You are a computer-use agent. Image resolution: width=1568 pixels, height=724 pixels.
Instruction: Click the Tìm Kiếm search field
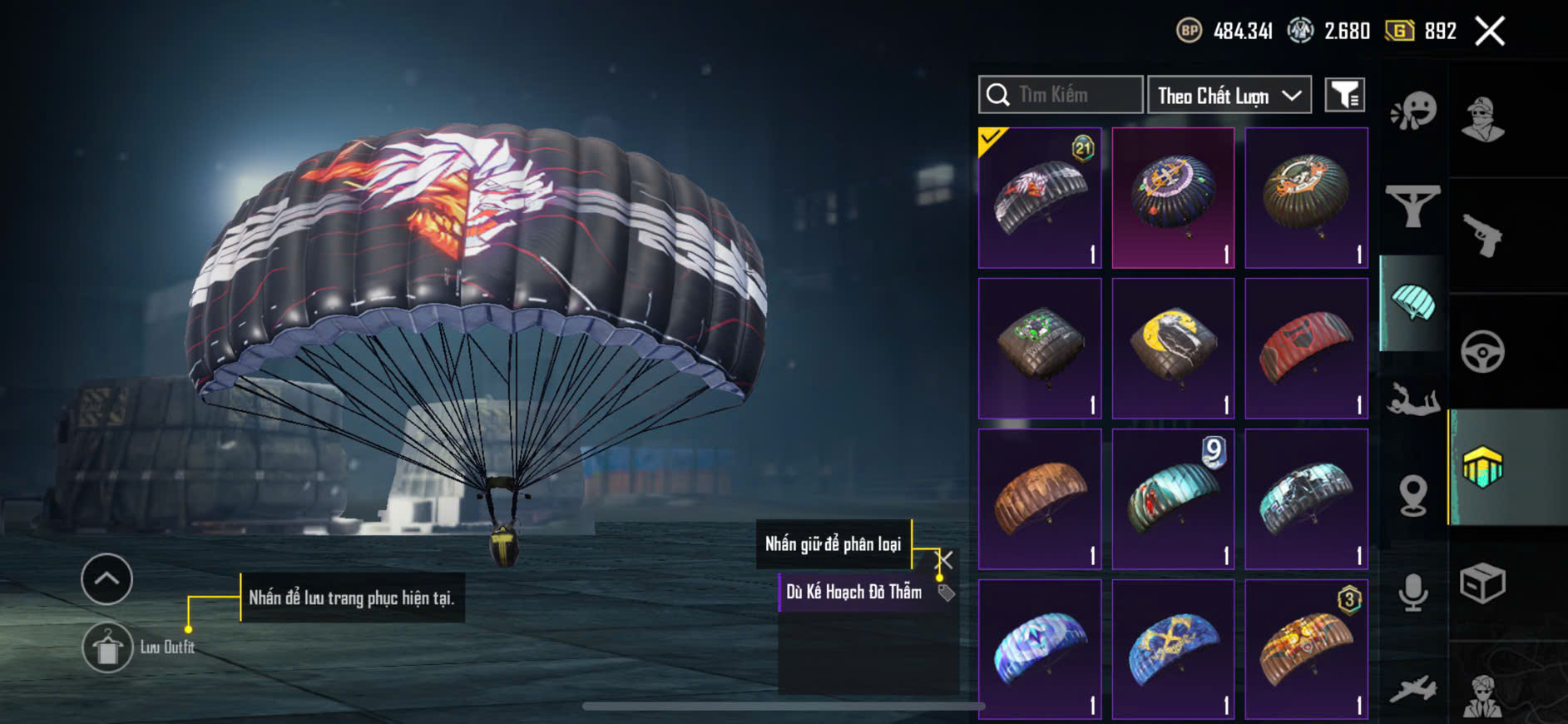coord(1061,95)
